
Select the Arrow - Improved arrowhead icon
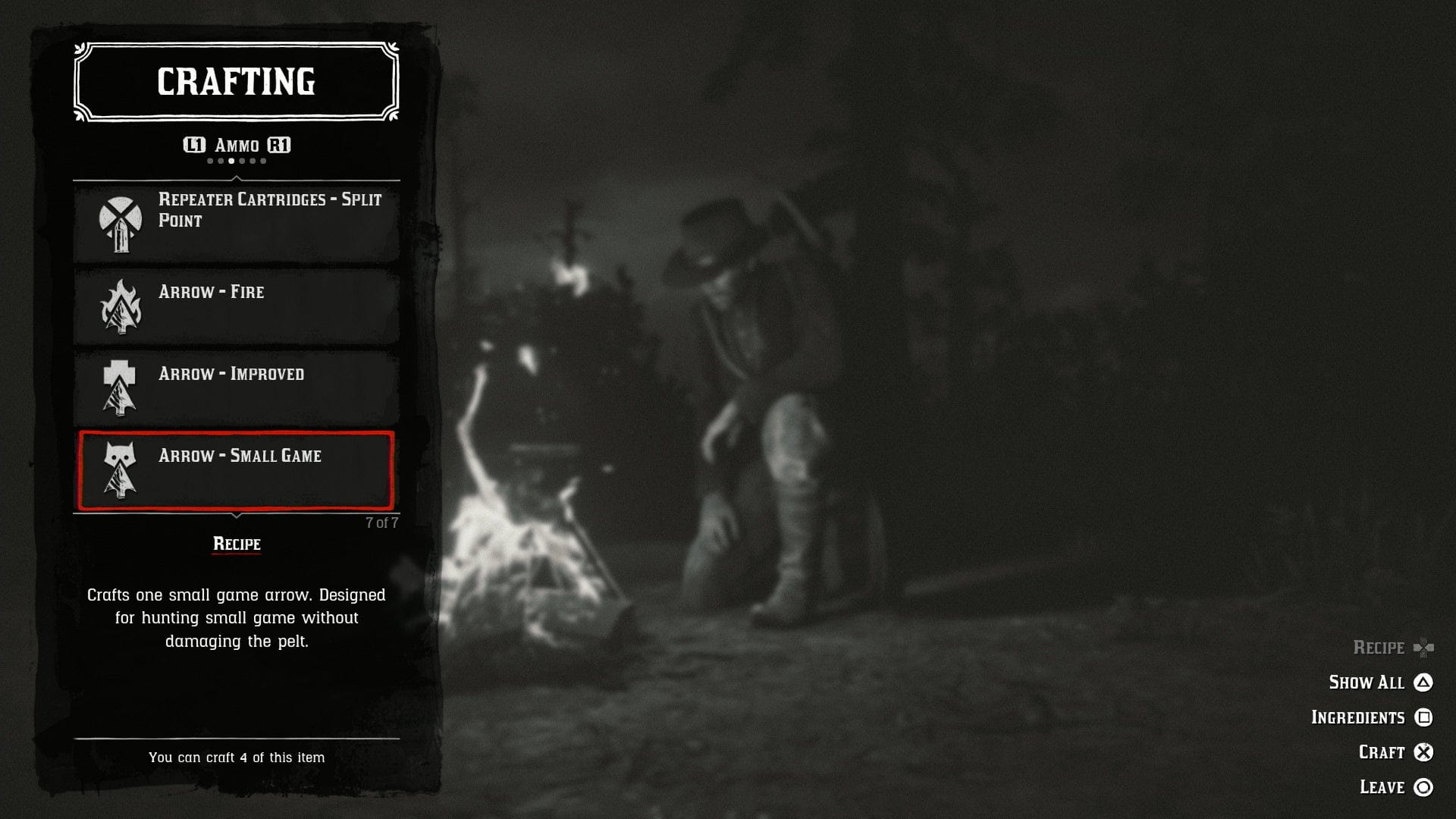118,388
